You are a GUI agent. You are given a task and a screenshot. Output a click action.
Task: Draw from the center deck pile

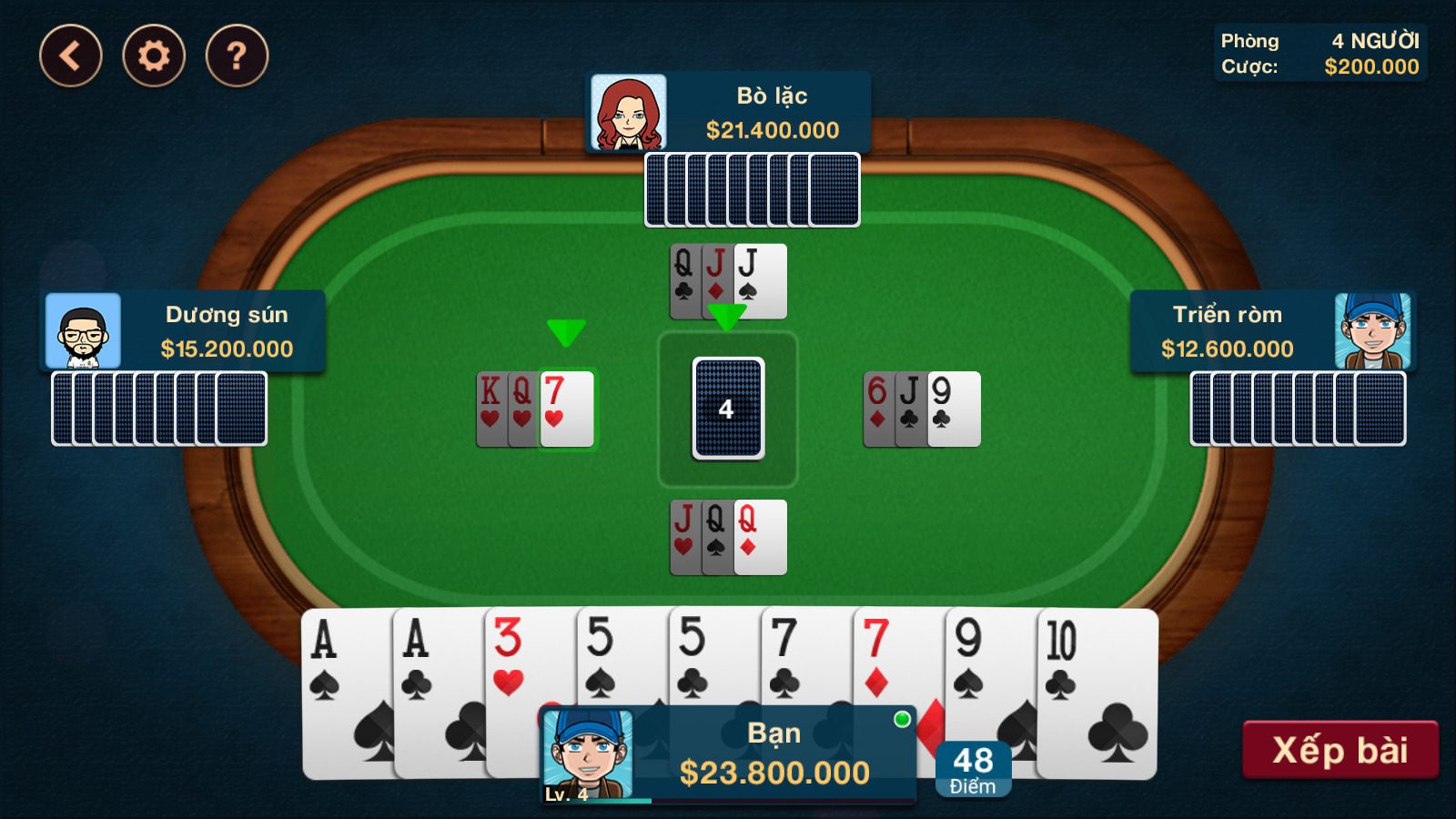tap(728, 409)
